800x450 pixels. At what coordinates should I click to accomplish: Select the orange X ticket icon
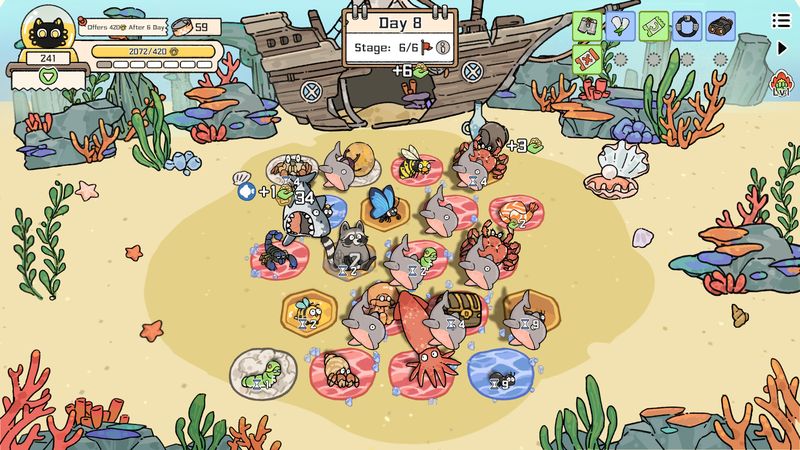pos(587,56)
